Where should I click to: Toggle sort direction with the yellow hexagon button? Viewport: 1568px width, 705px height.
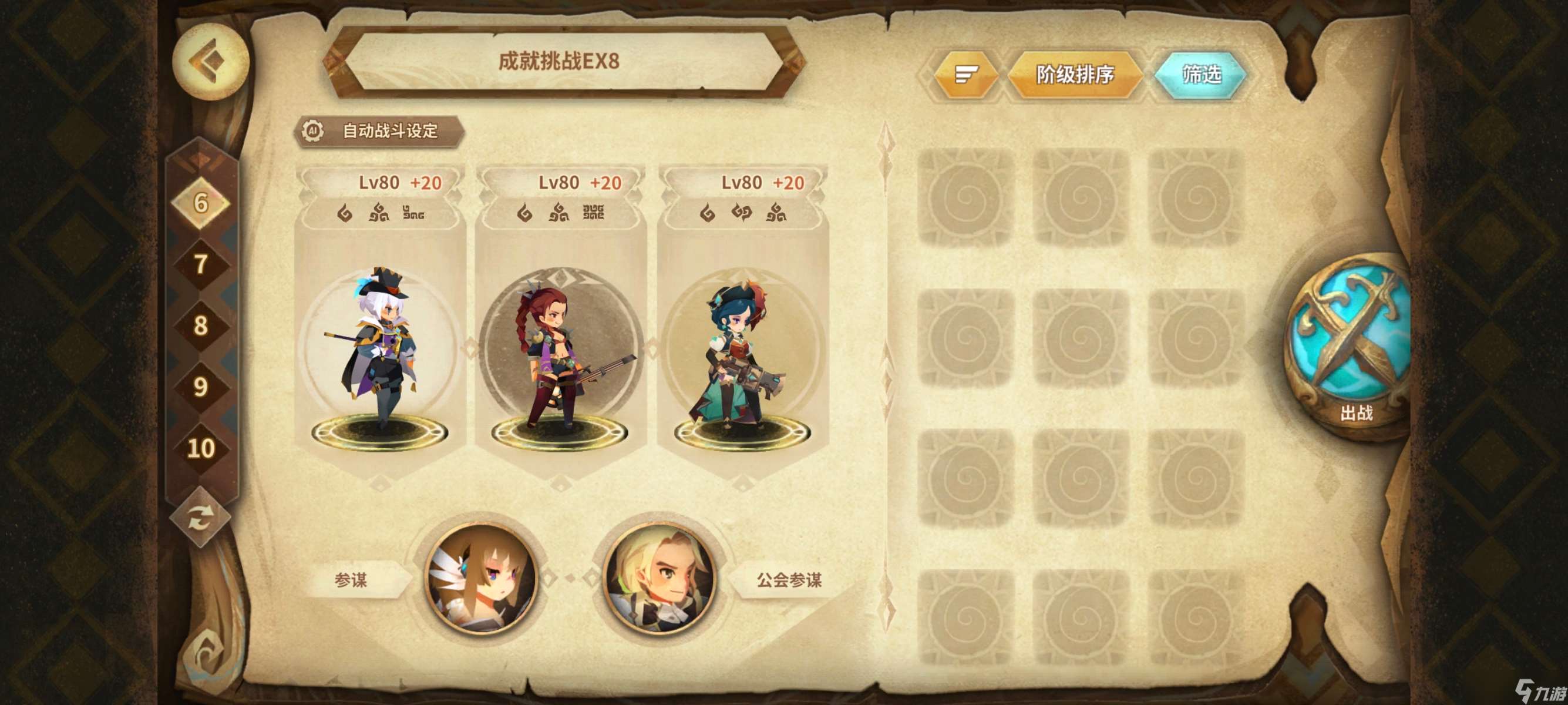(967, 73)
